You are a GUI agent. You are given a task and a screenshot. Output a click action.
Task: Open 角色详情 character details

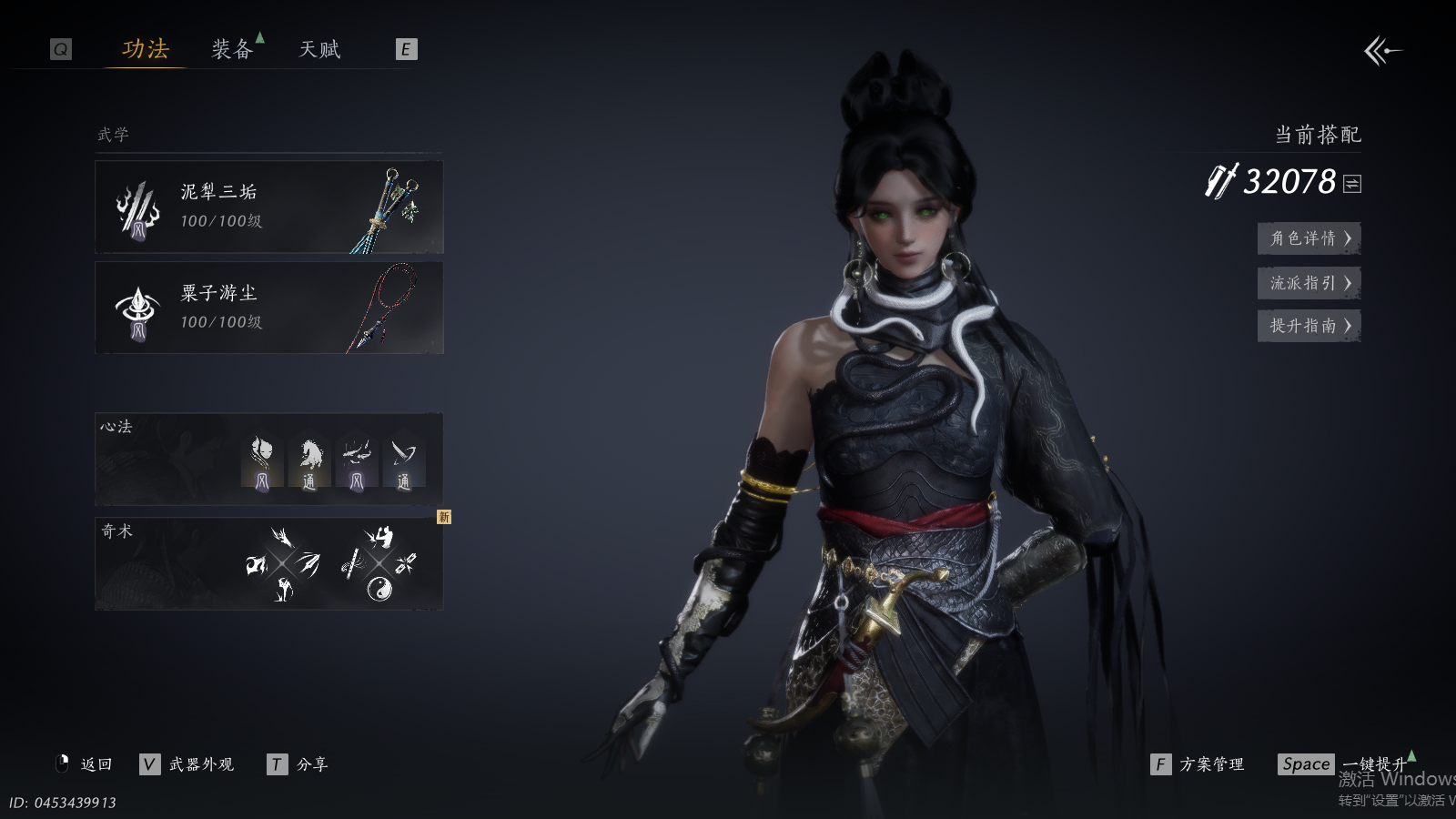click(x=1309, y=238)
